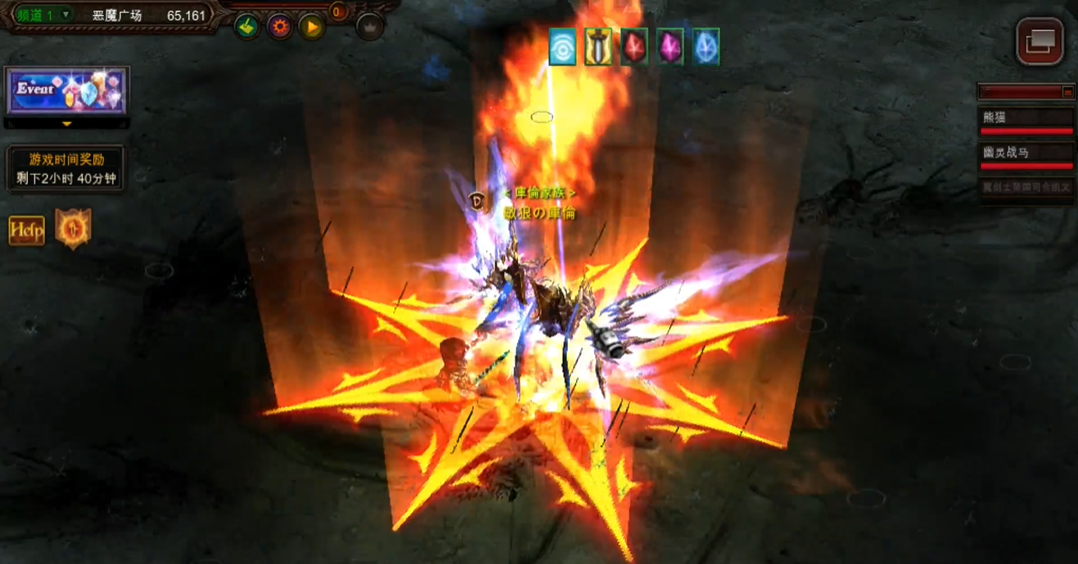Select the red crystal buff icon
Image resolution: width=1078 pixels, height=564 pixels.
click(634, 47)
